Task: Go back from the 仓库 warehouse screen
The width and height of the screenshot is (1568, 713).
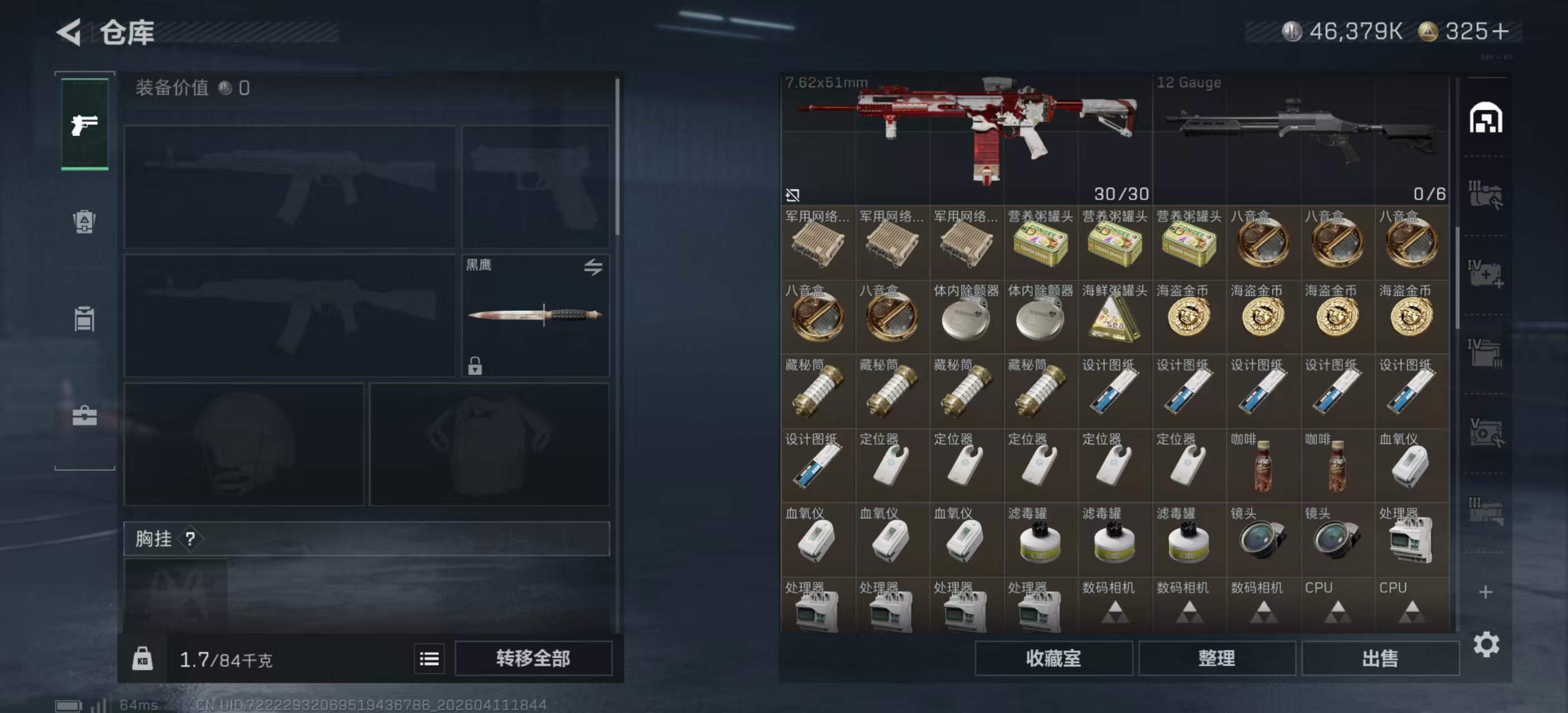Action: point(70,32)
